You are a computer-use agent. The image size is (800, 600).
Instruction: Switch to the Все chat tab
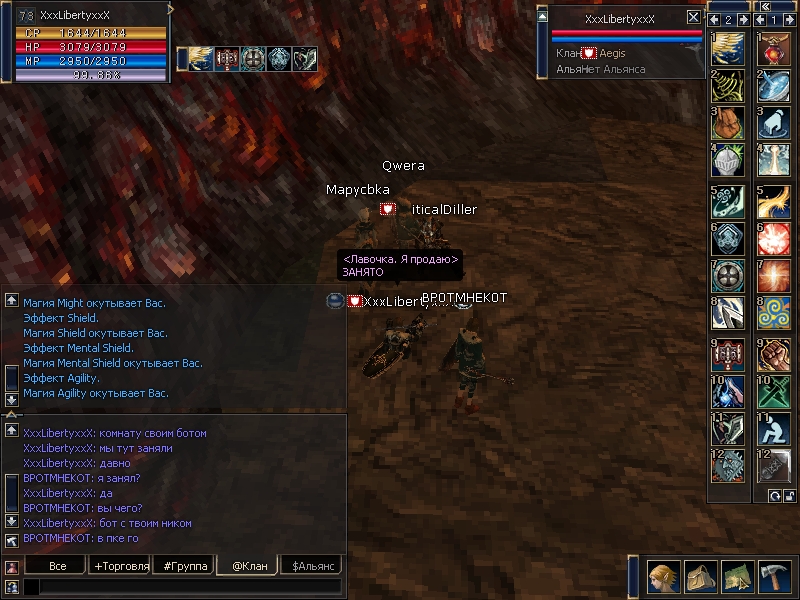[x=58, y=566]
